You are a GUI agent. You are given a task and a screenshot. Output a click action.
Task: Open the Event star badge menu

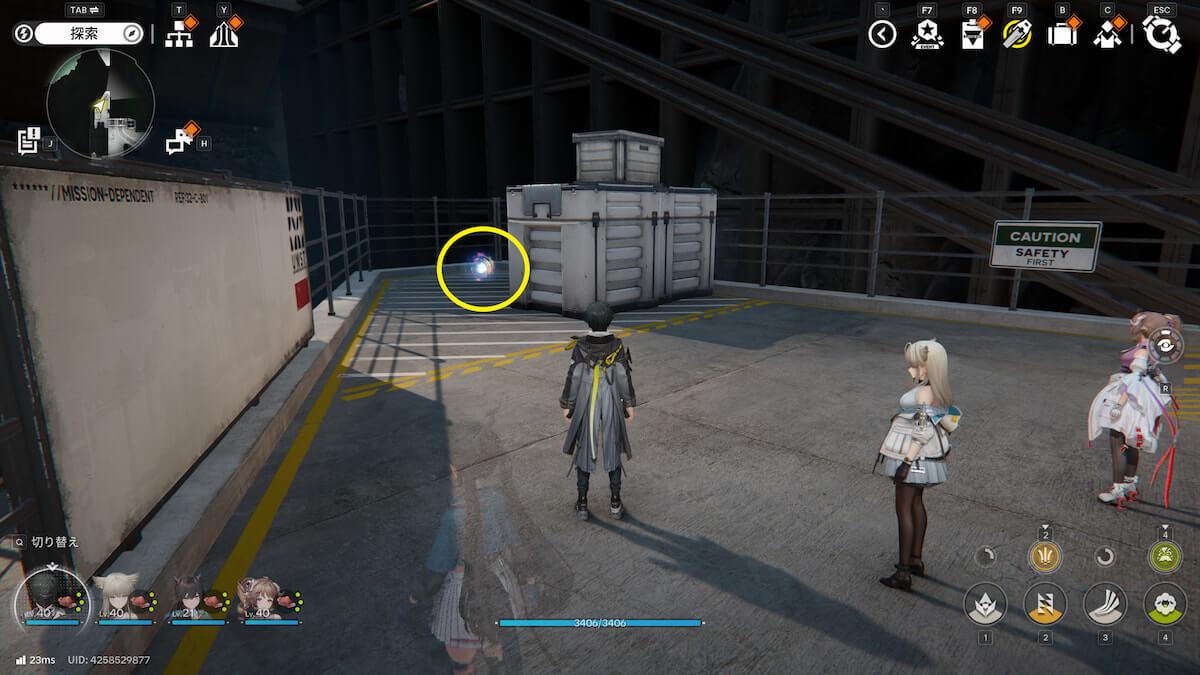pyautogui.click(x=927, y=35)
